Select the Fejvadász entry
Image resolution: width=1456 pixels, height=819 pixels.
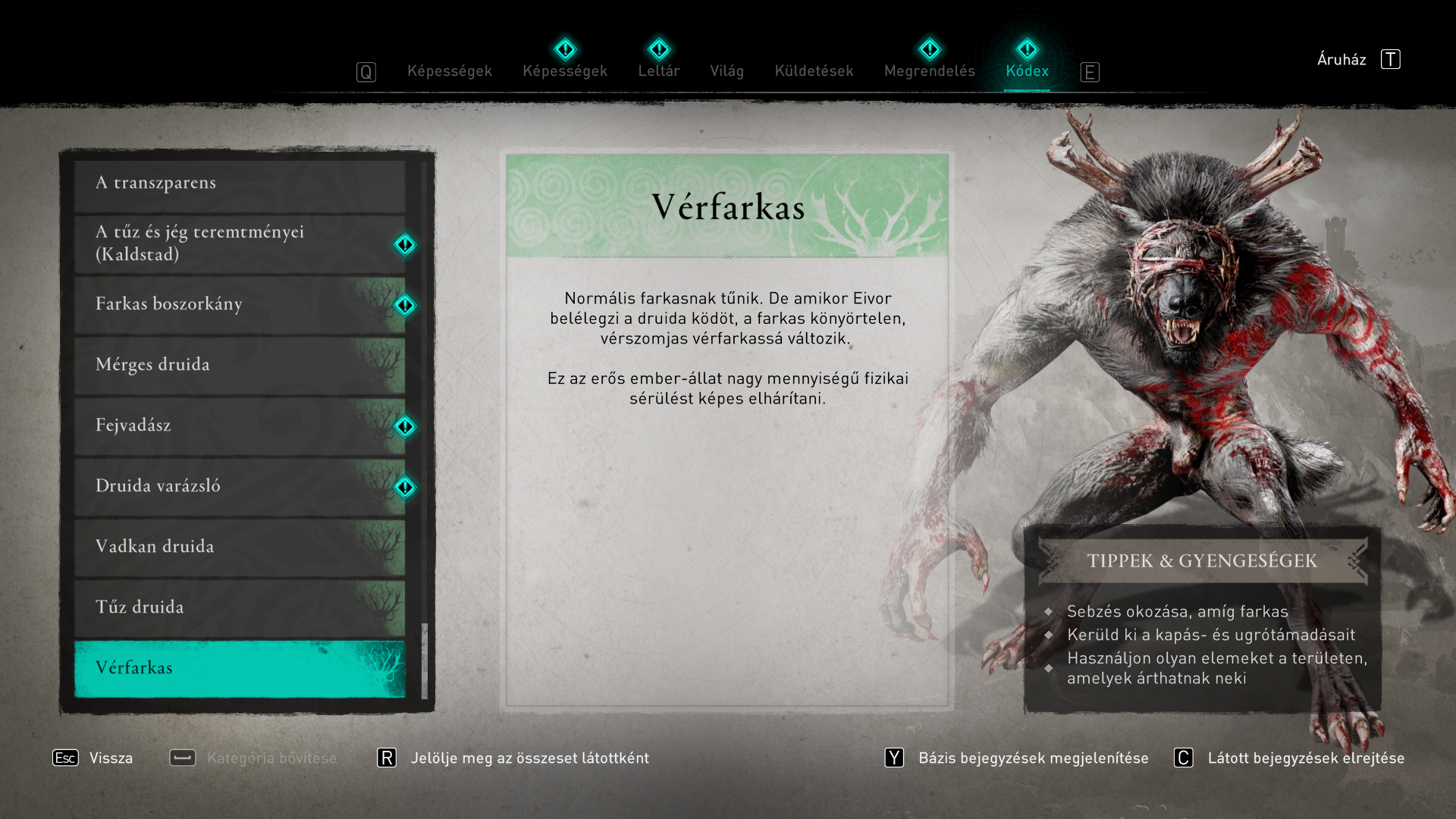(240, 426)
